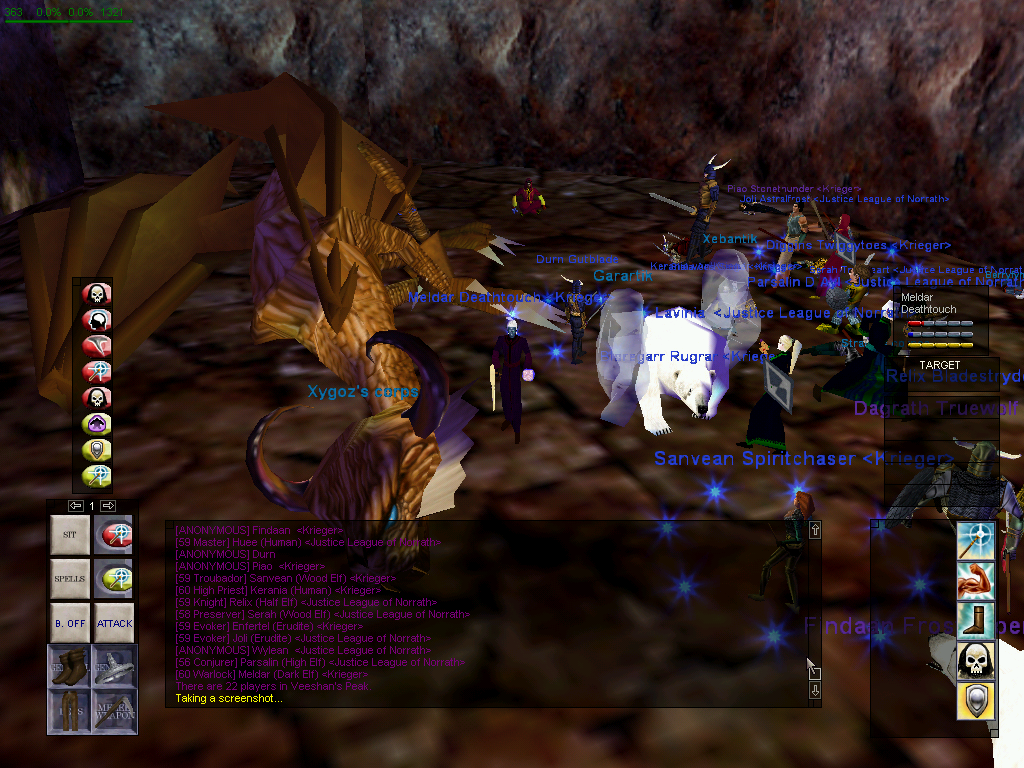1024x768 pixels.
Task: Select the brown leggings hotbar slot
Action: [69, 710]
